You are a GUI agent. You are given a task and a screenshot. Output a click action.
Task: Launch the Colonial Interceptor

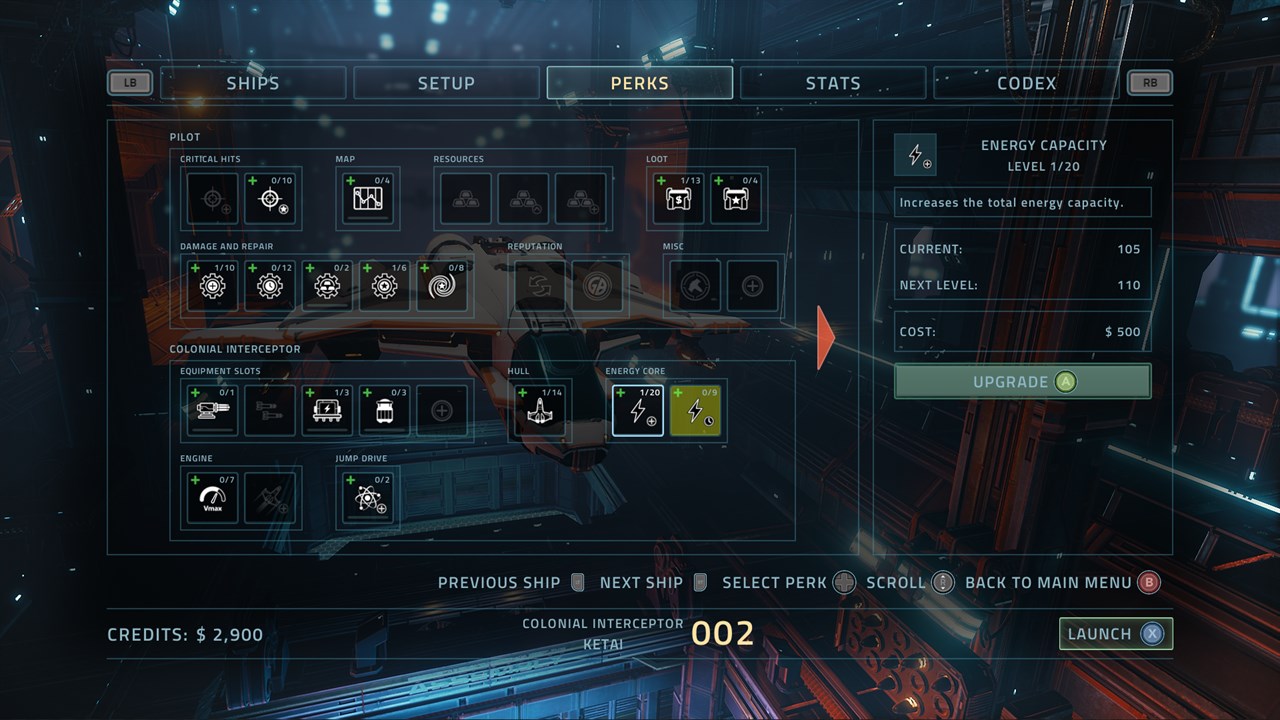tap(1115, 634)
